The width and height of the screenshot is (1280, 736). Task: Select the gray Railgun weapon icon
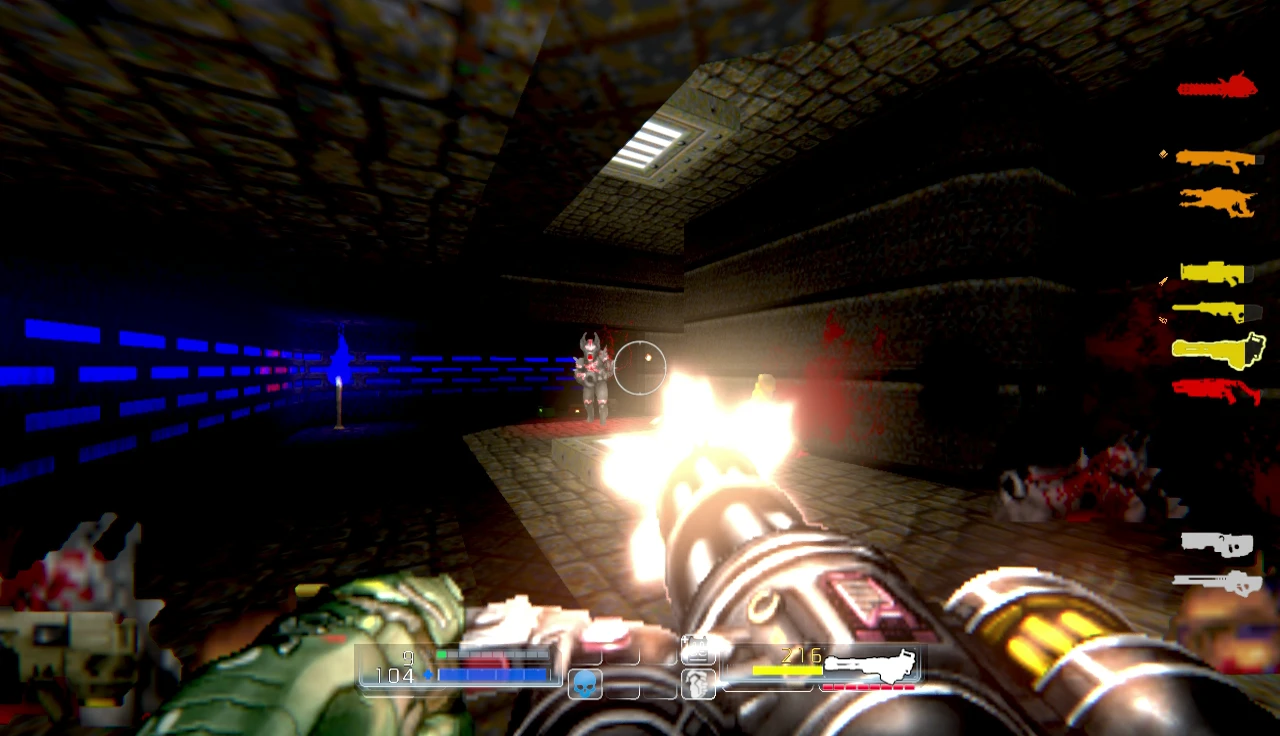pos(1216,543)
